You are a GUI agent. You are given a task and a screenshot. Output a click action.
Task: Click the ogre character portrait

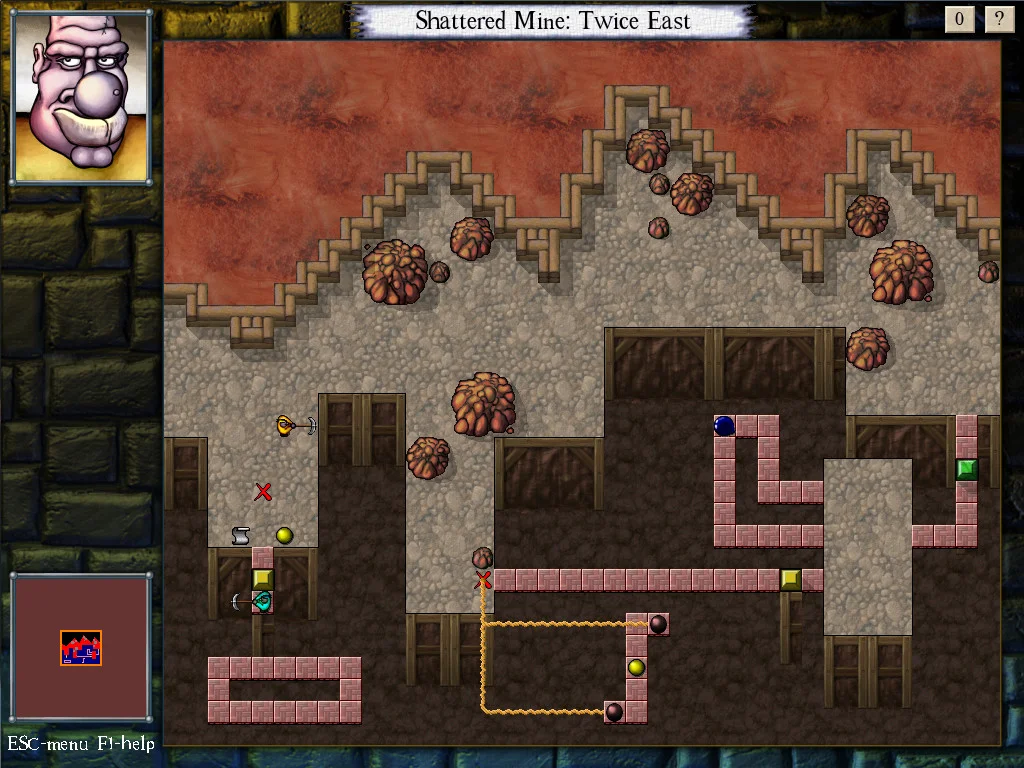(81, 97)
